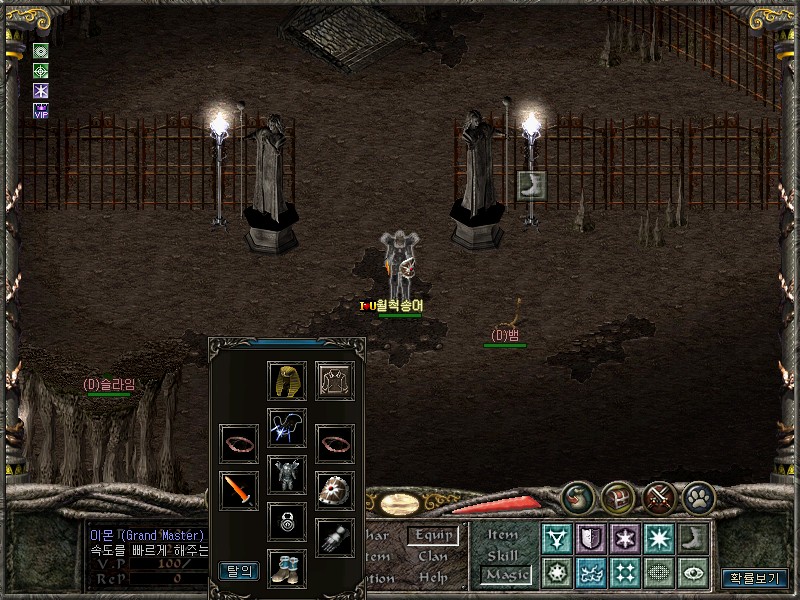
Task: Select the body armor slot
Action: [x=287, y=475]
